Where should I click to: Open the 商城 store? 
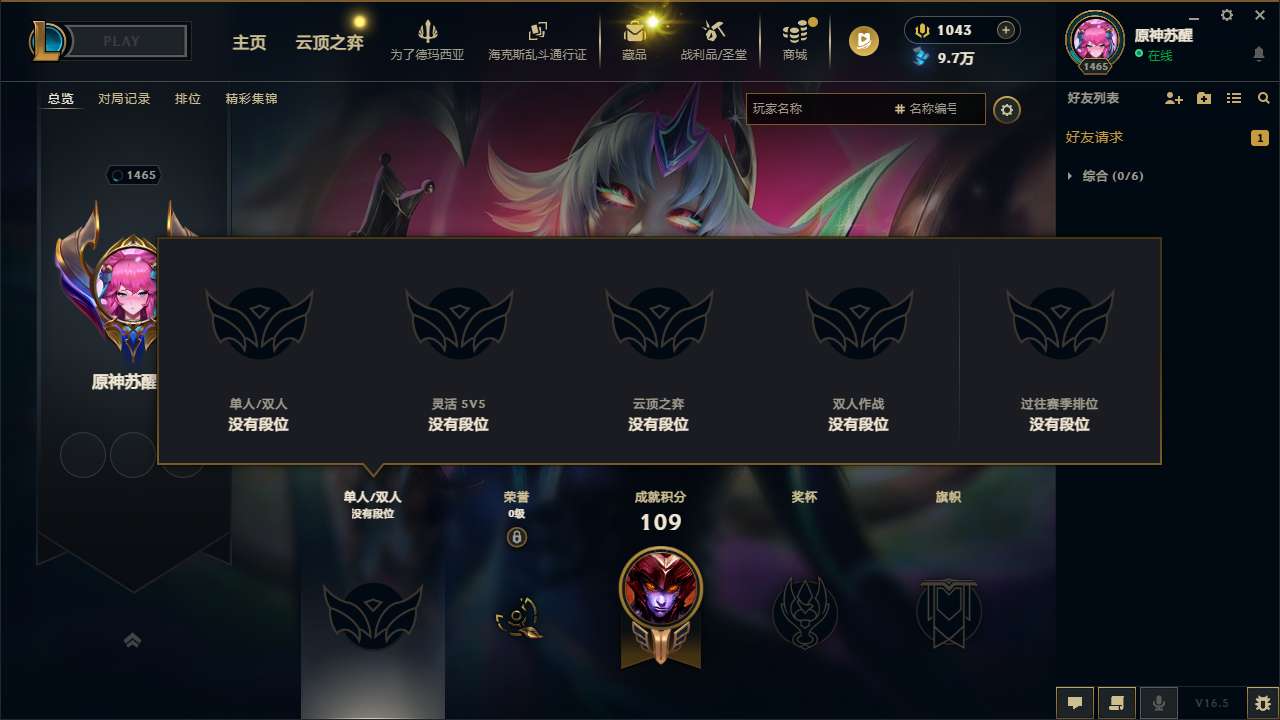point(795,41)
